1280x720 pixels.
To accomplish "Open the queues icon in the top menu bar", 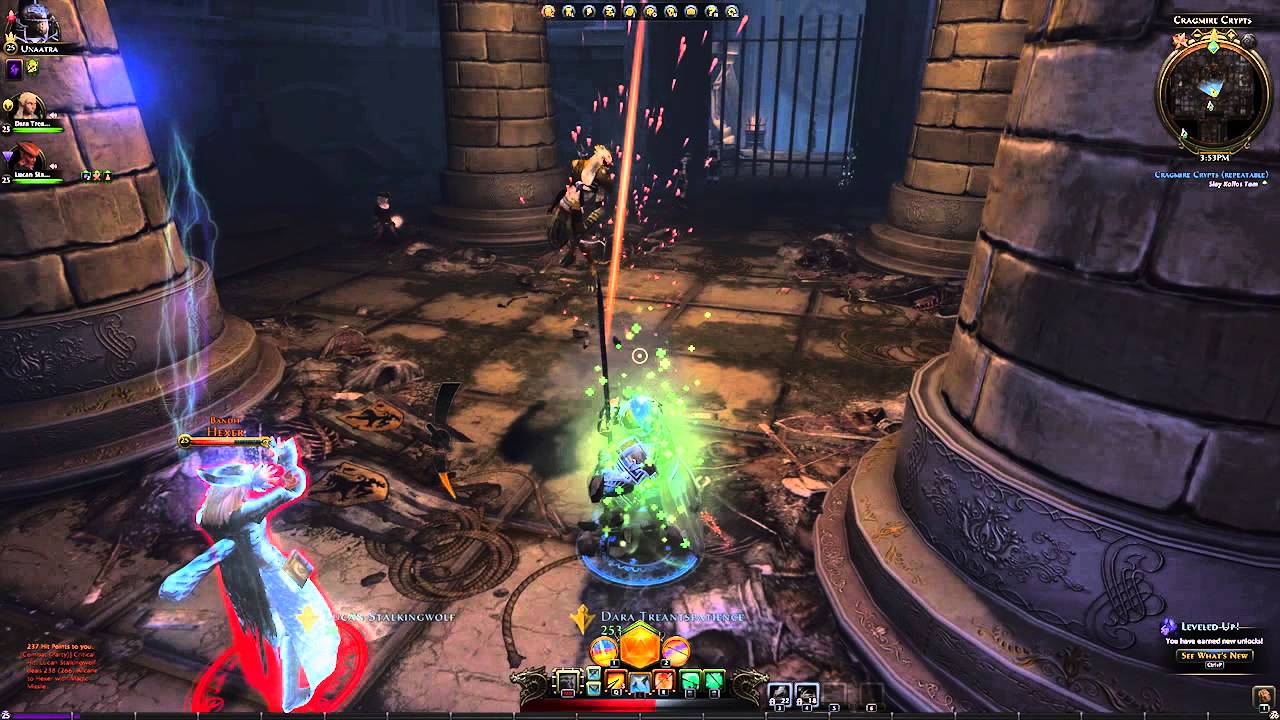I will [651, 12].
